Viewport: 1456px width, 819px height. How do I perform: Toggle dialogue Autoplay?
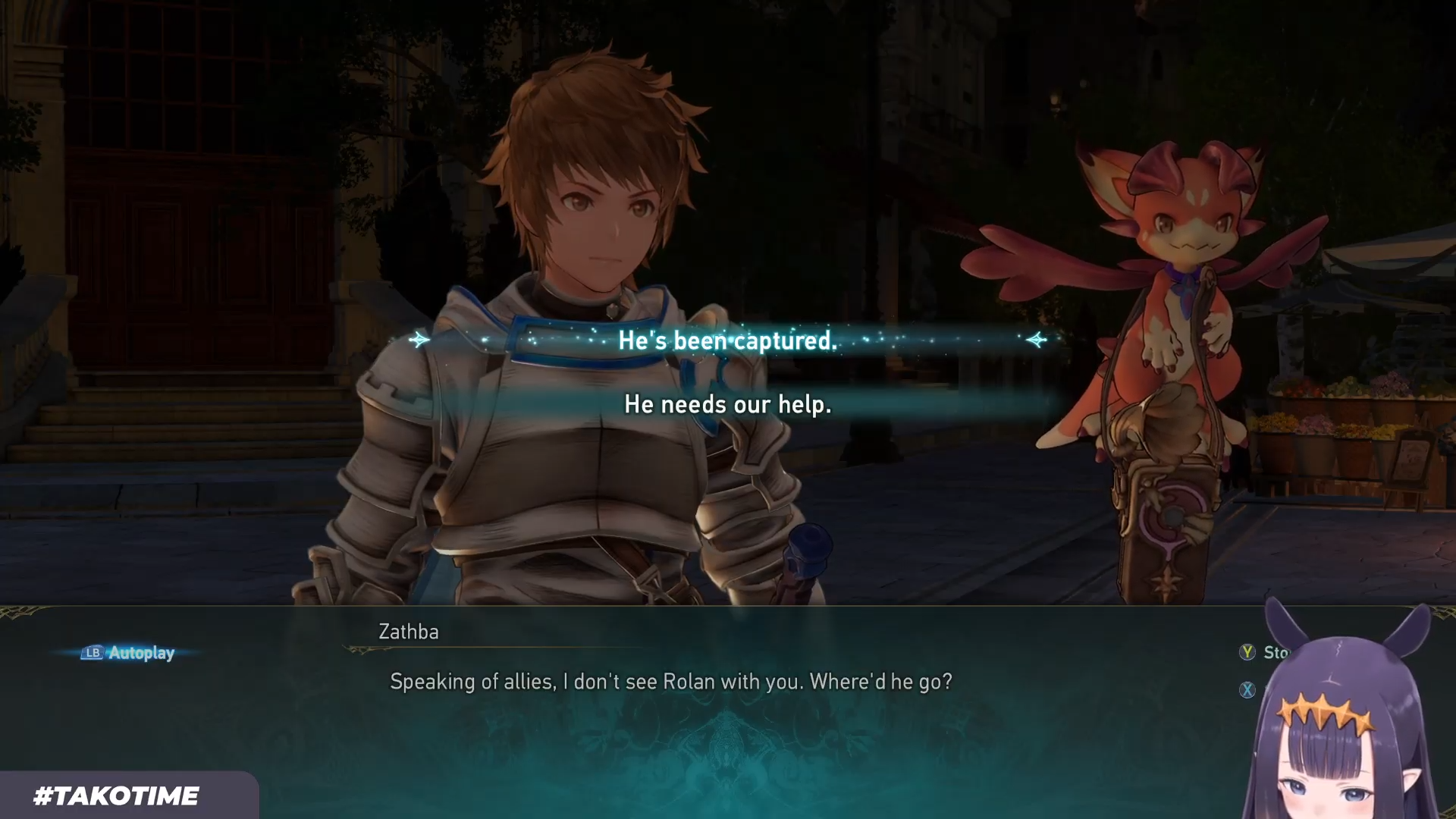(128, 653)
